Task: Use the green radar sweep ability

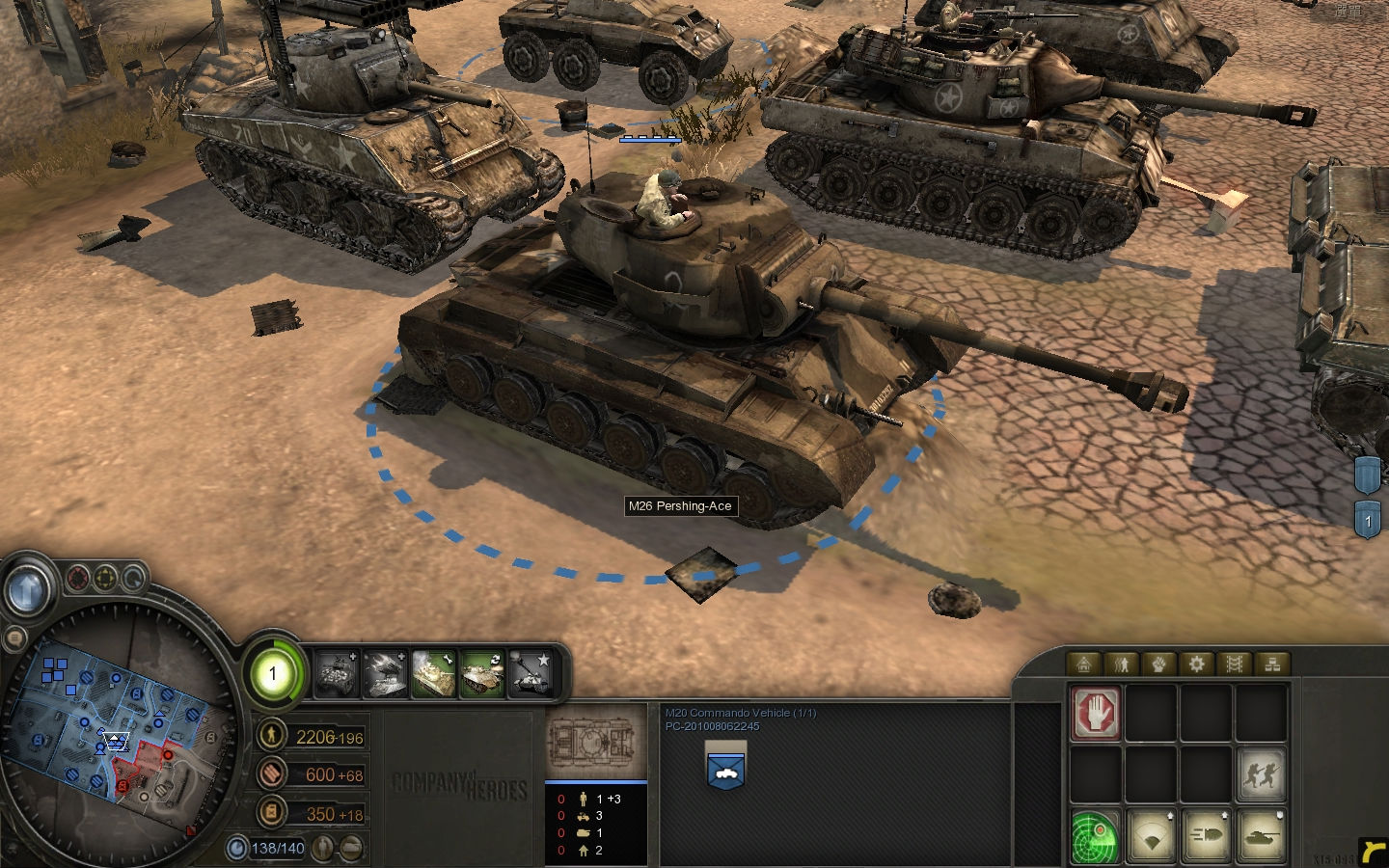Action: (1096, 835)
